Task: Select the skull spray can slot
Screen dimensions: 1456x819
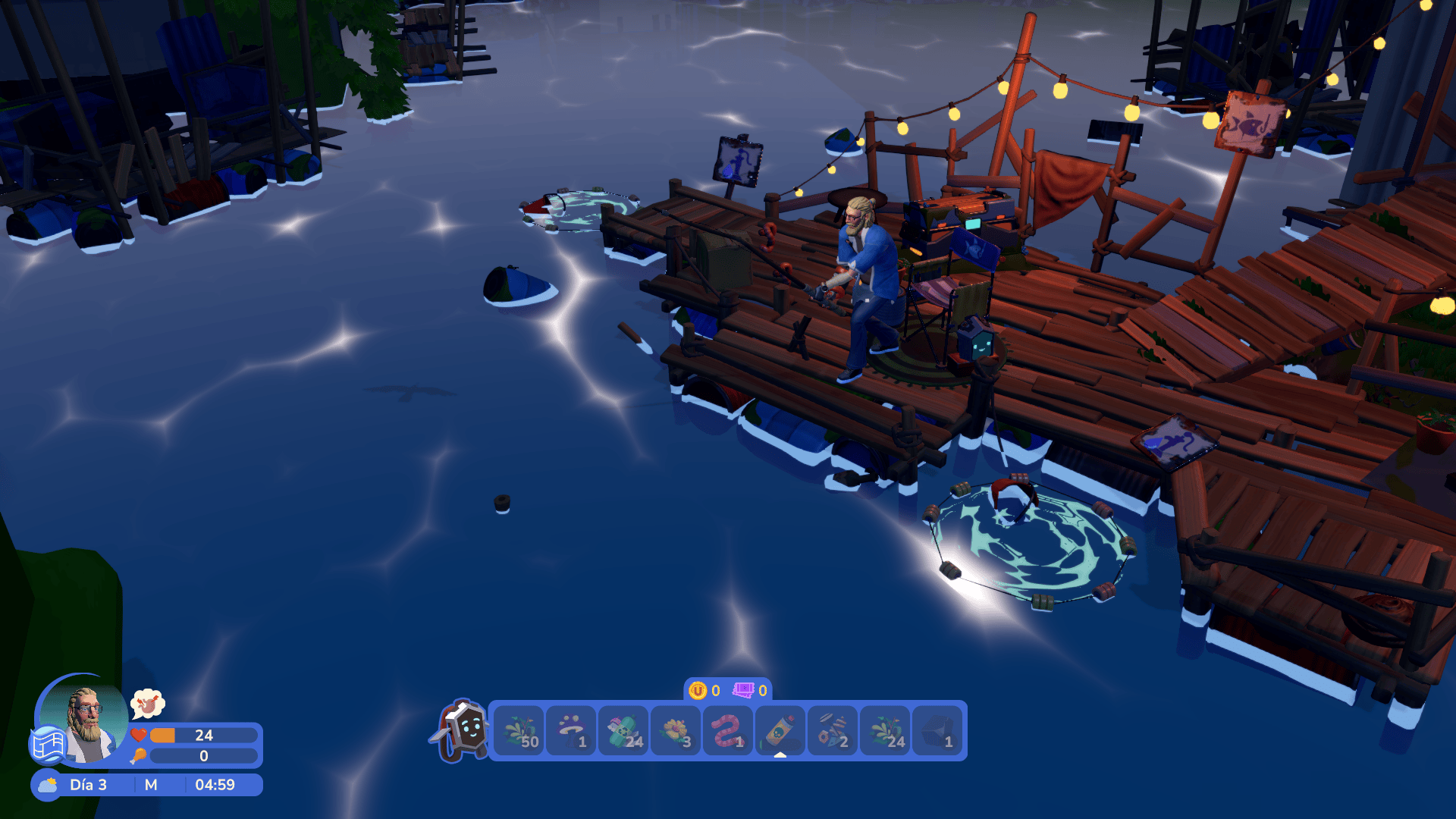Action: [x=780, y=731]
